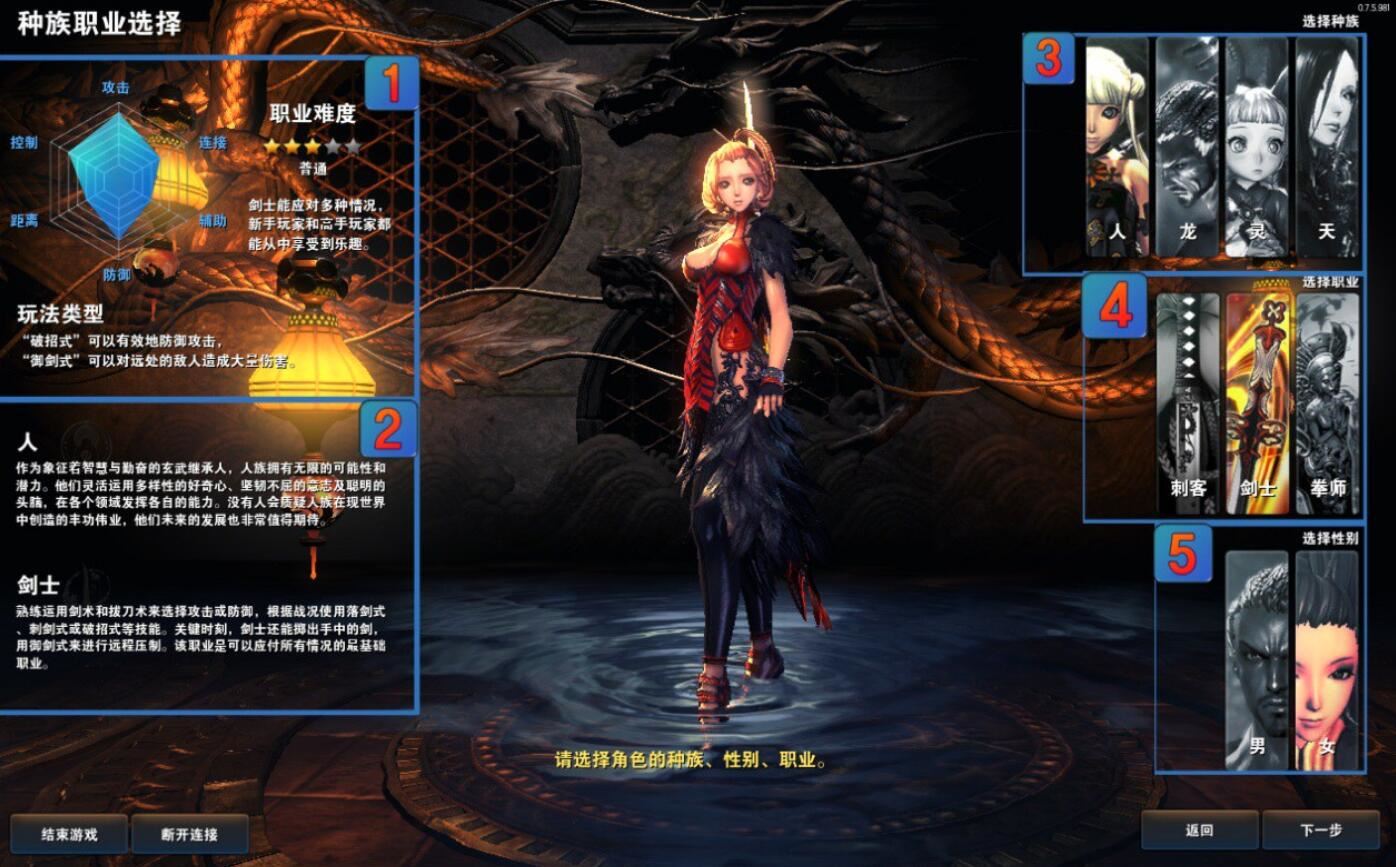Proceed with the 下一步 next step button
This screenshot has height=867, width=1396.
(x=1321, y=830)
